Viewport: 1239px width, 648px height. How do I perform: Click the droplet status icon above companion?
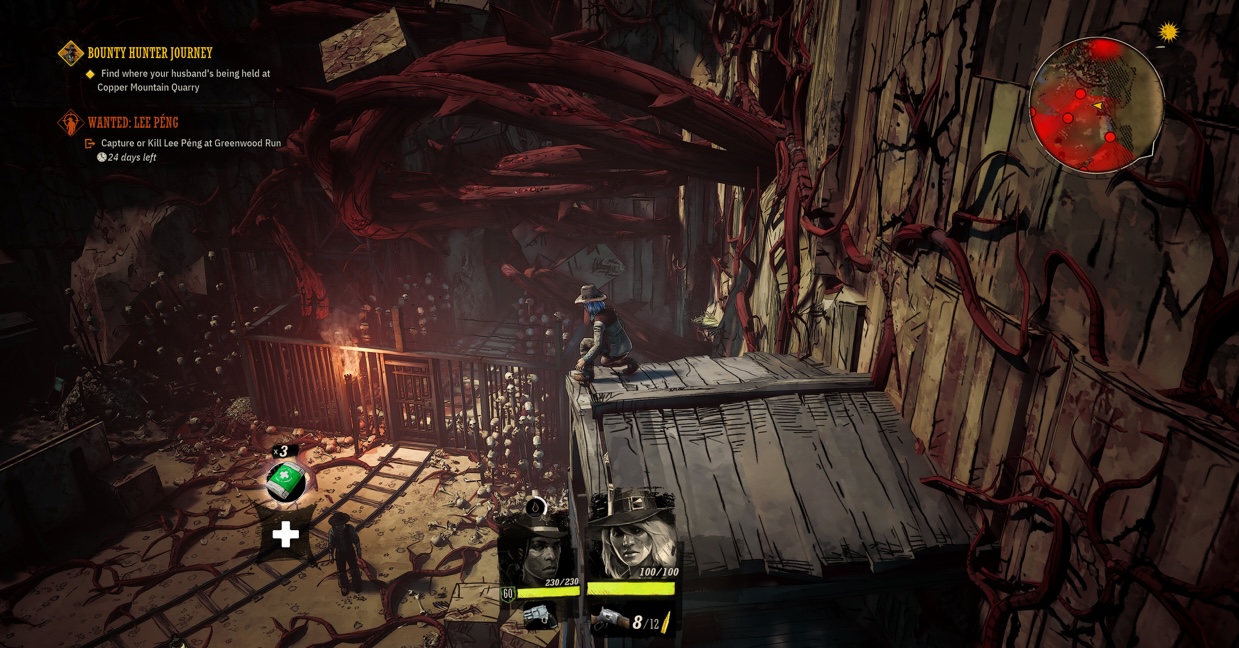click(x=535, y=507)
